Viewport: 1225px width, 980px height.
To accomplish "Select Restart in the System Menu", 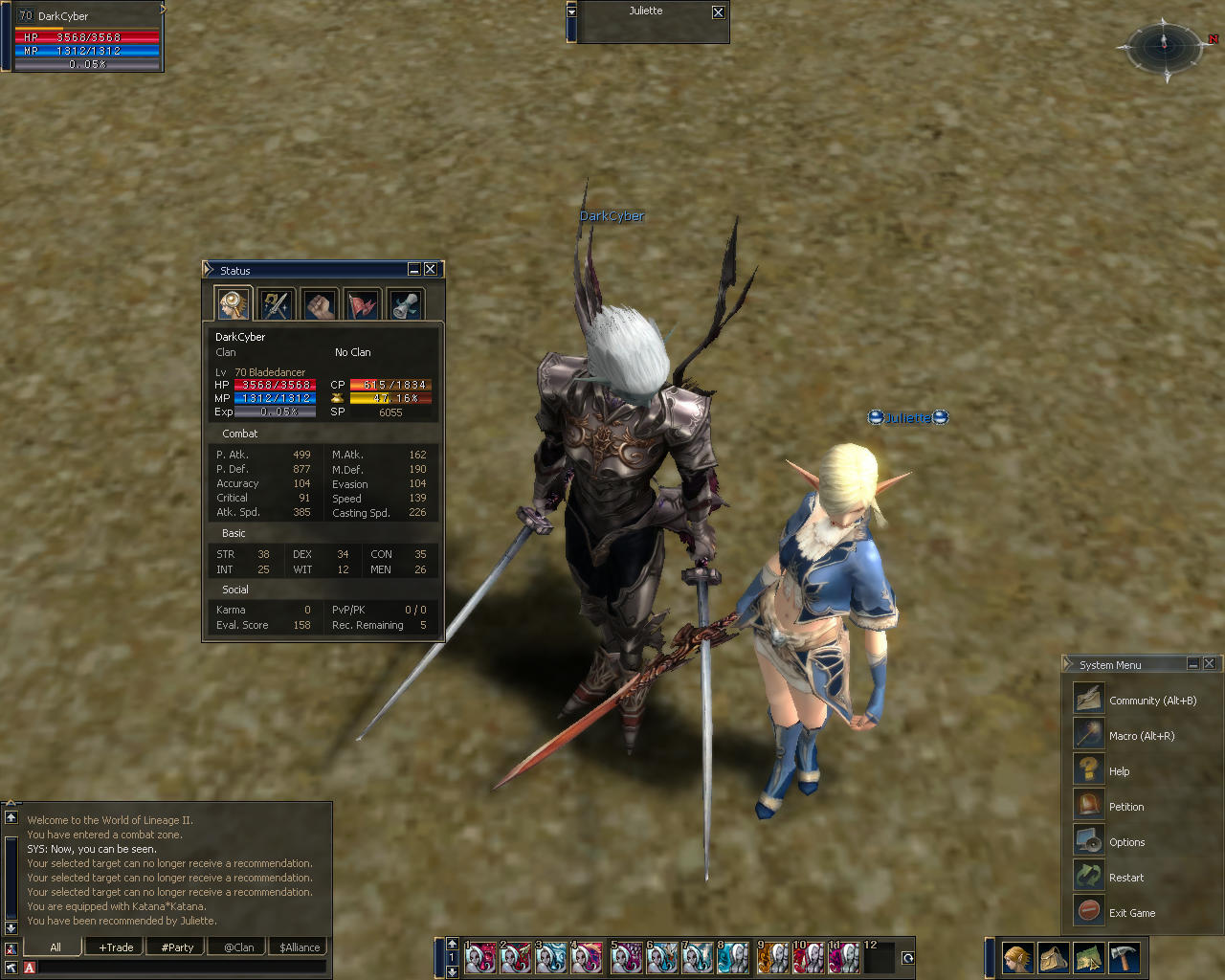I will click(1125, 878).
